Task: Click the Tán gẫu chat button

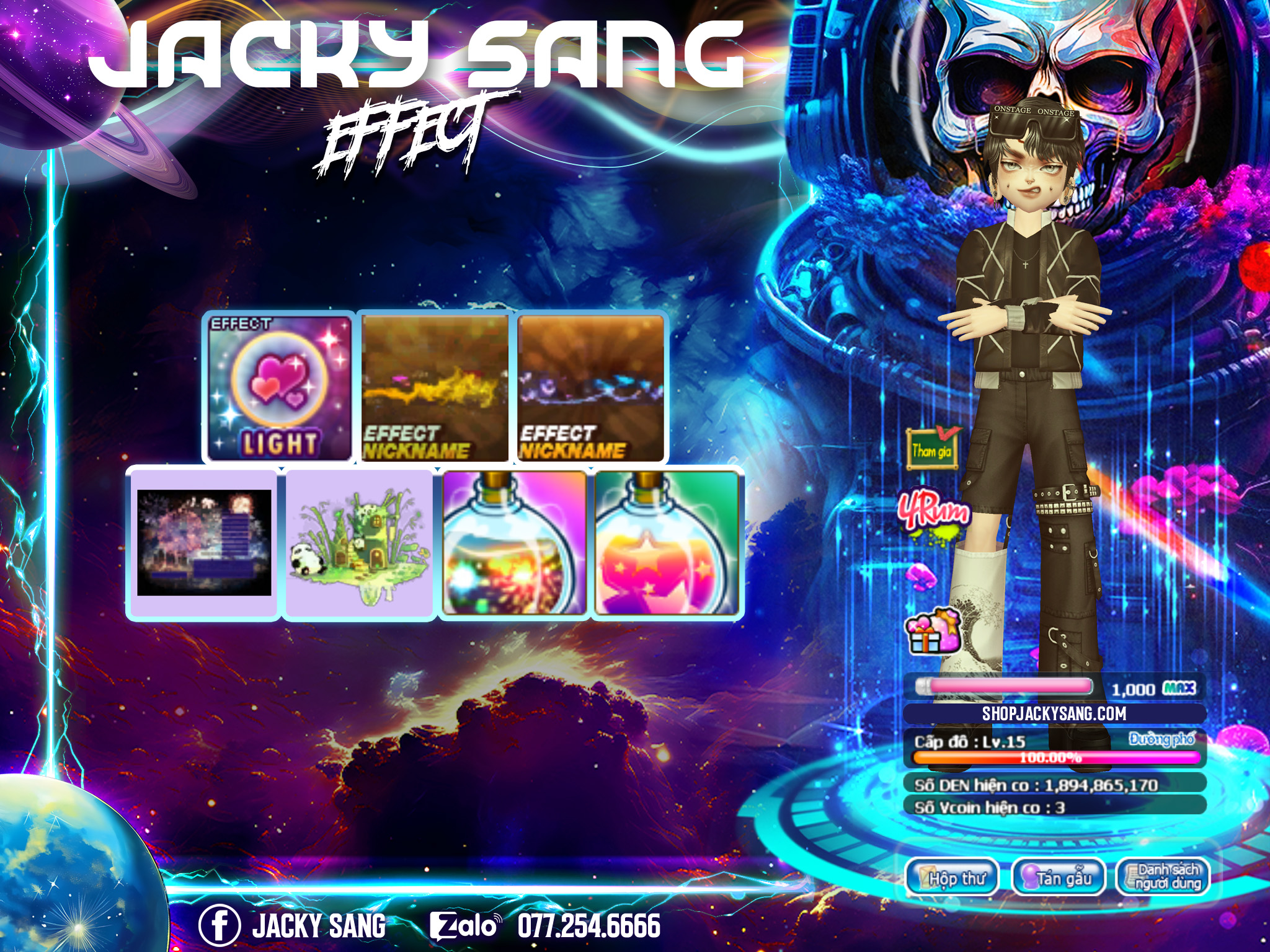Action: point(1059,877)
